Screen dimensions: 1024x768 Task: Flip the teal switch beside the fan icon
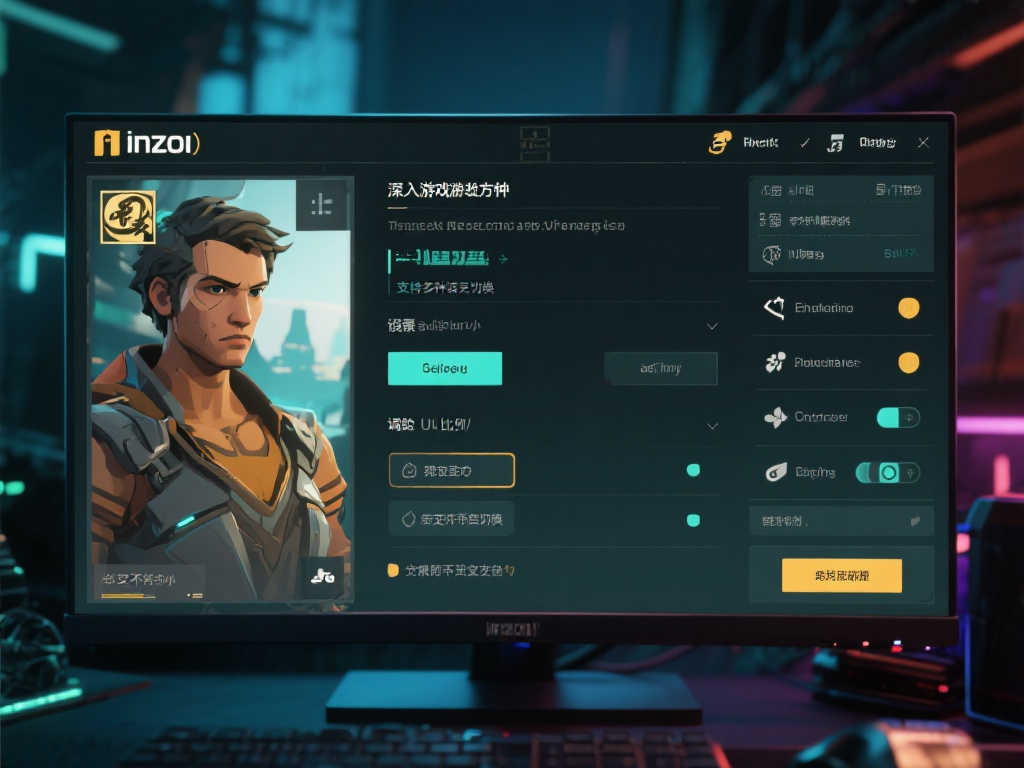pyautogui.click(x=897, y=417)
